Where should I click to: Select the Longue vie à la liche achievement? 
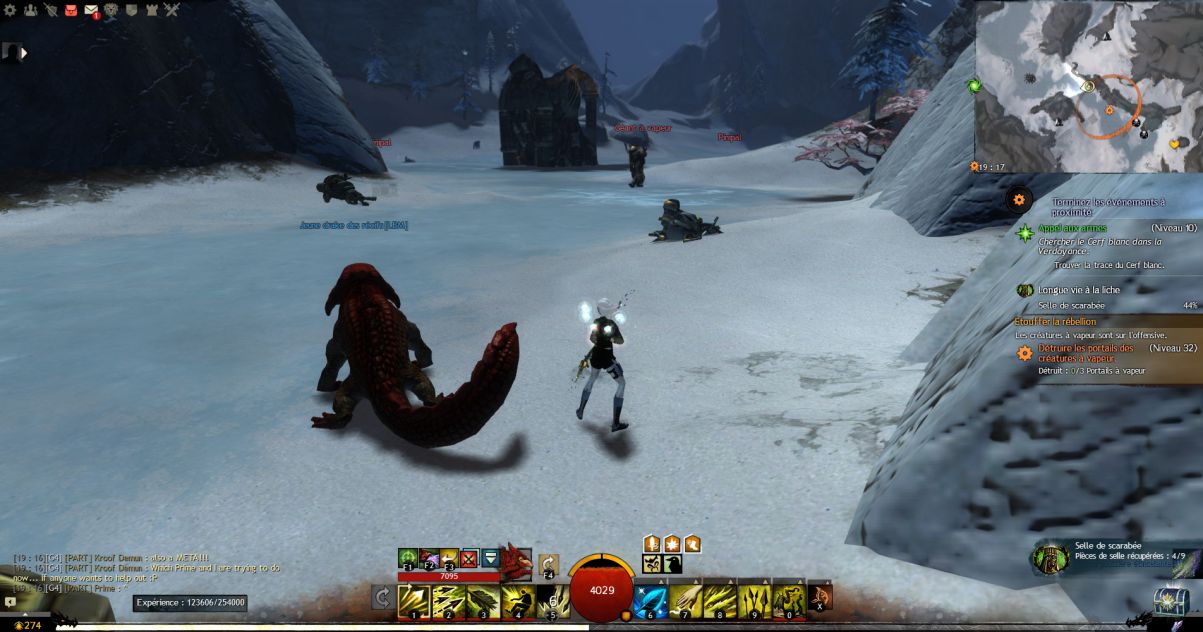click(1078, 290)
